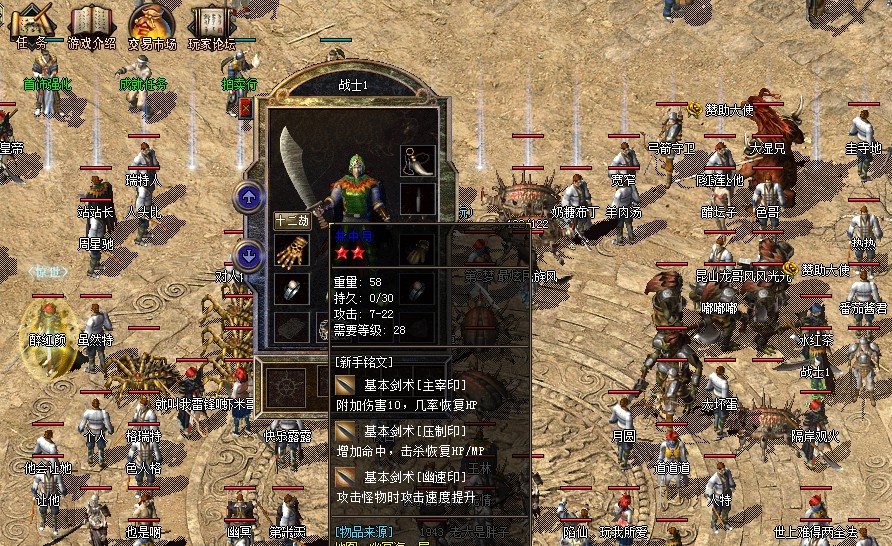Click the 十二劫 label in the equipment panel
This screenshot has width=892, height=546.
(291, 221)
